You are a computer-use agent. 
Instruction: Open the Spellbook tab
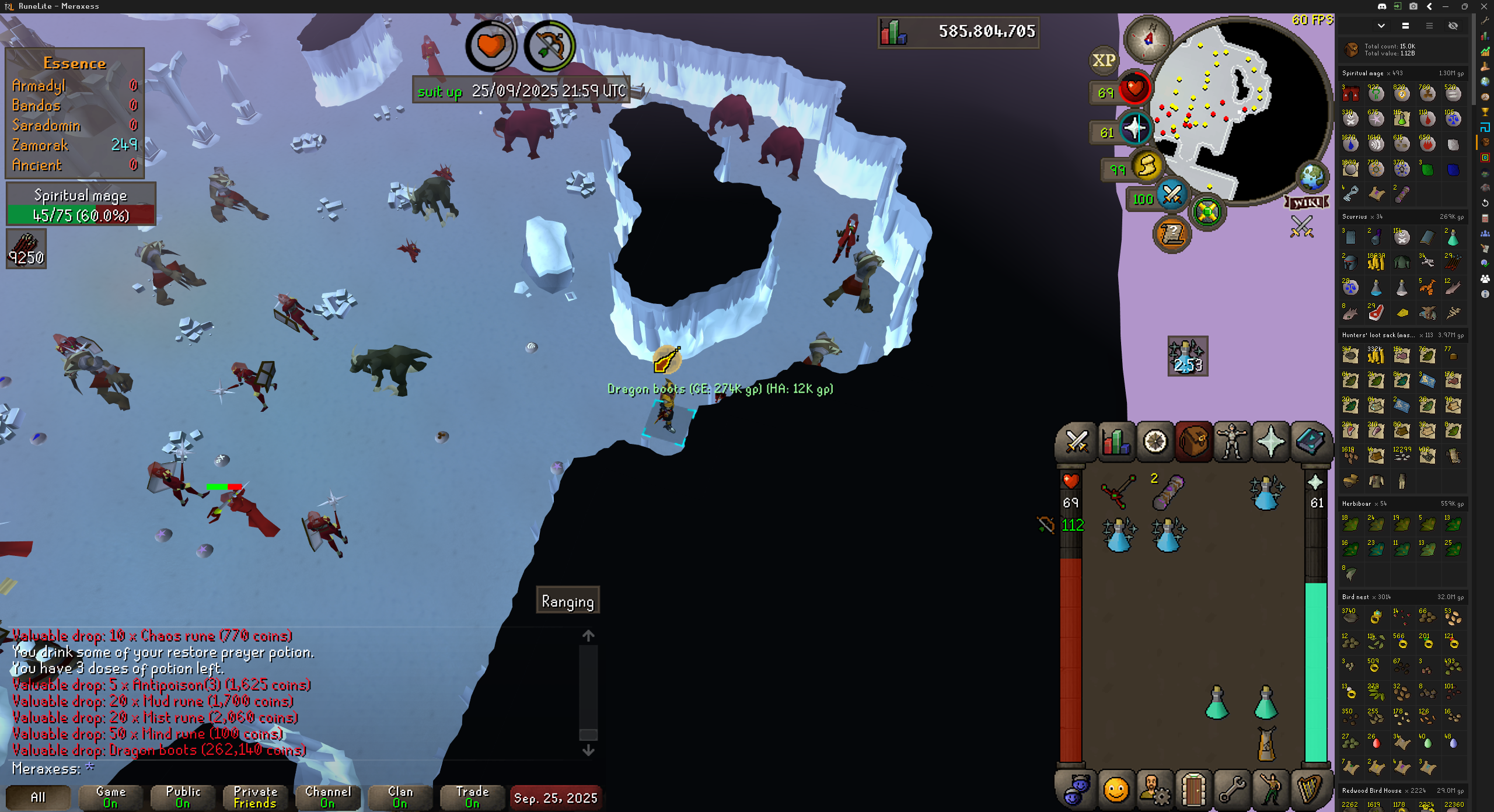point(1310,442)
